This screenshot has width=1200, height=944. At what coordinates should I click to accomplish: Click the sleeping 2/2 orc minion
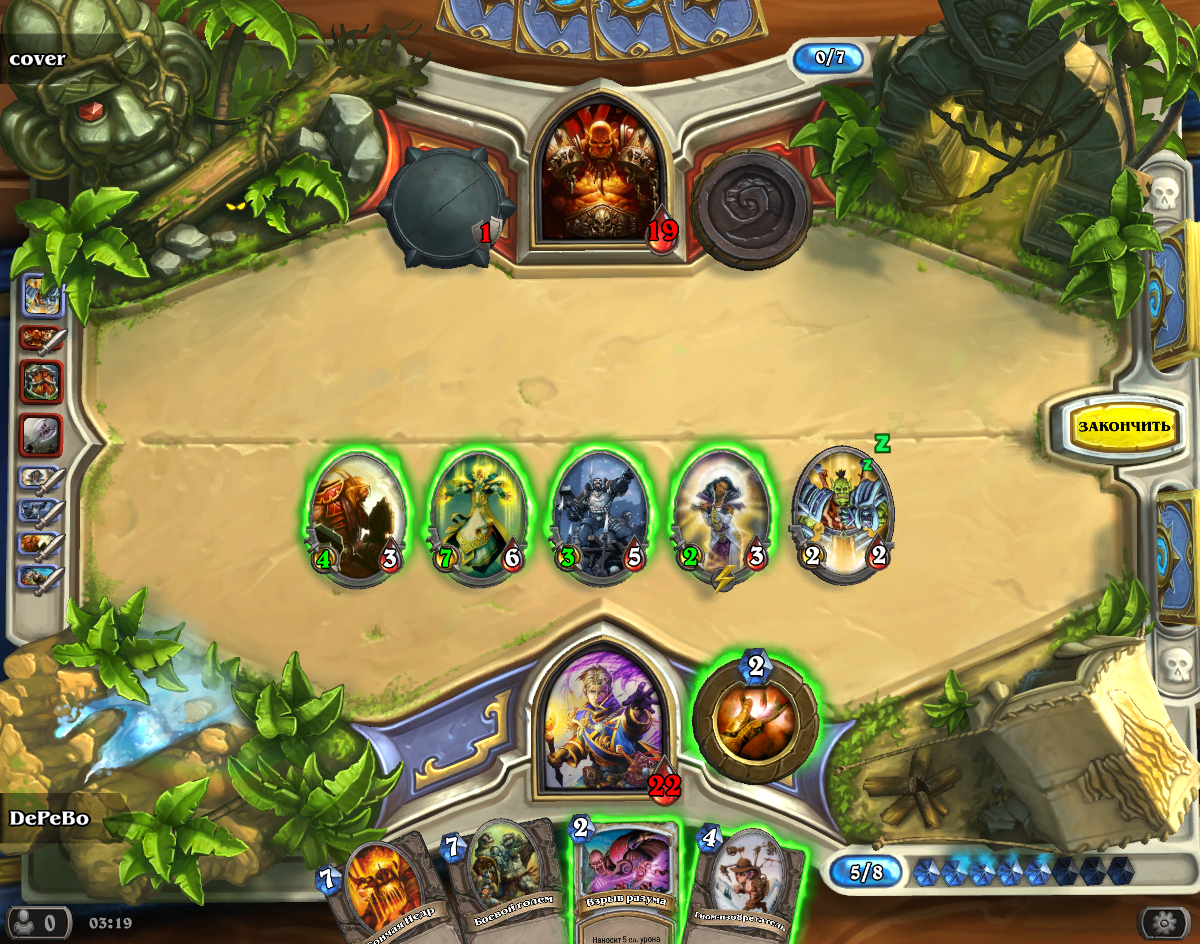pos(843,516)
